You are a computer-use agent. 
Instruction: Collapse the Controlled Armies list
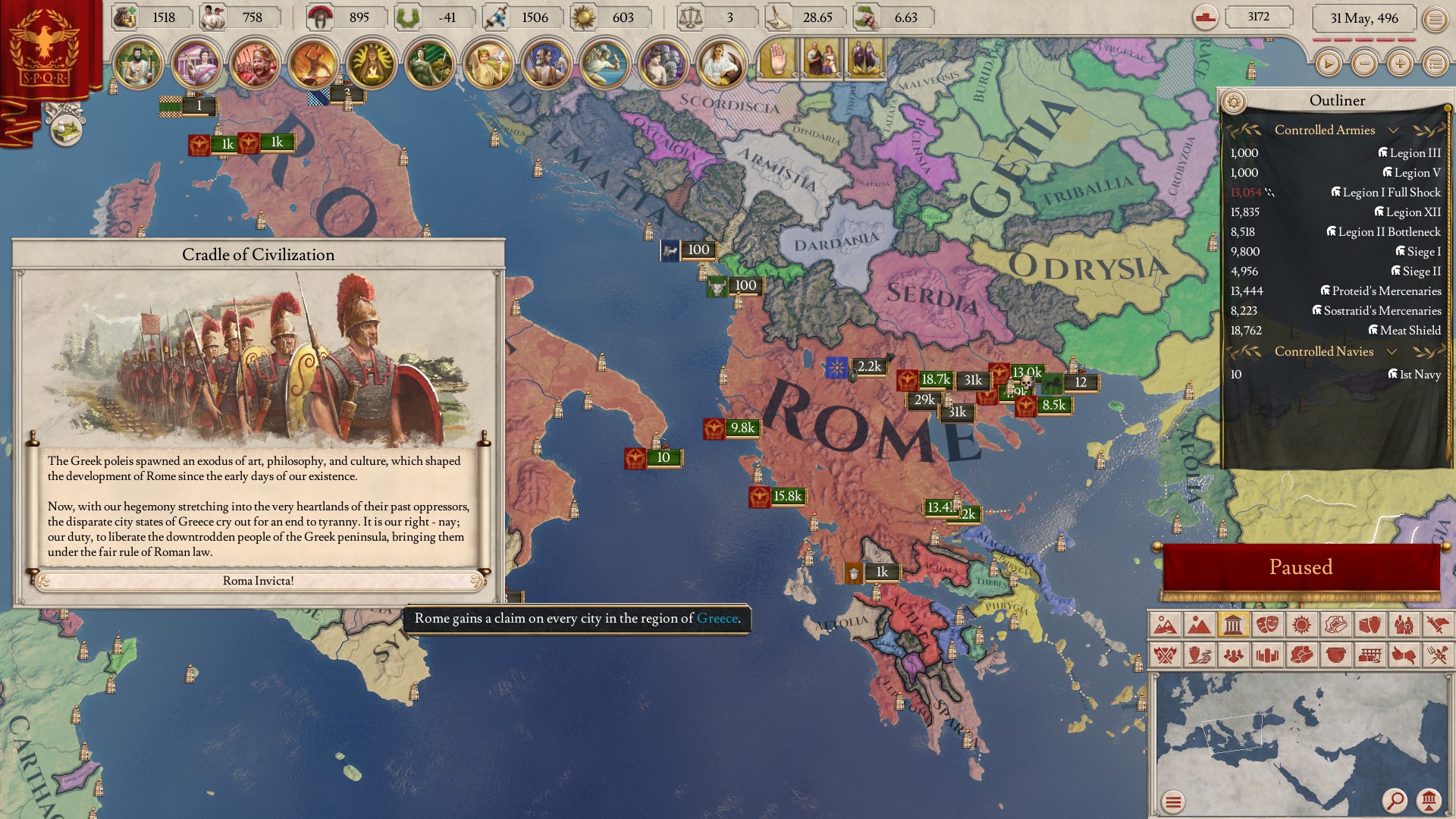[1394, 130]
